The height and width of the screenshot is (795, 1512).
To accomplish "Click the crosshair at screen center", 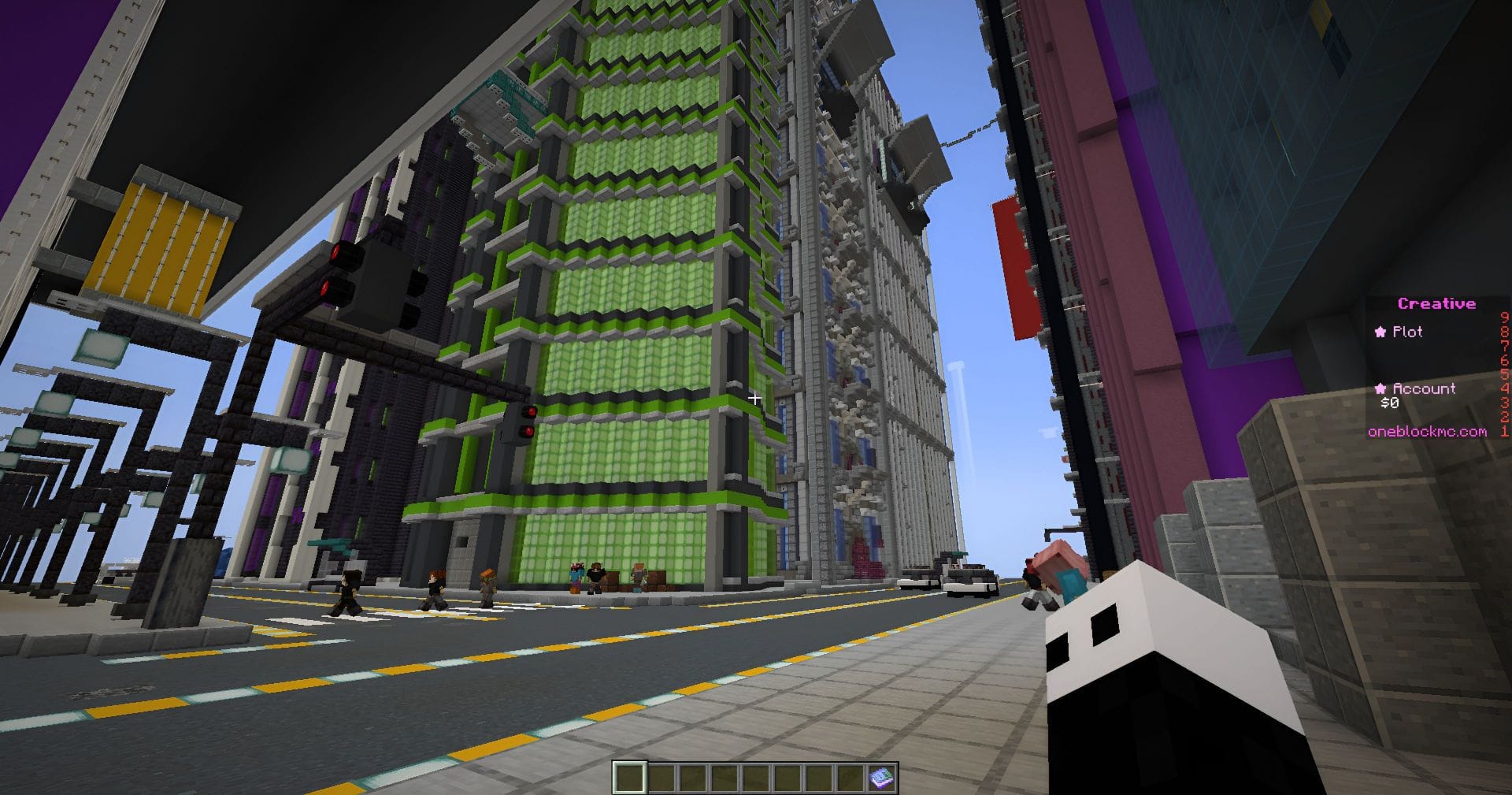I will tap(756, 398).
